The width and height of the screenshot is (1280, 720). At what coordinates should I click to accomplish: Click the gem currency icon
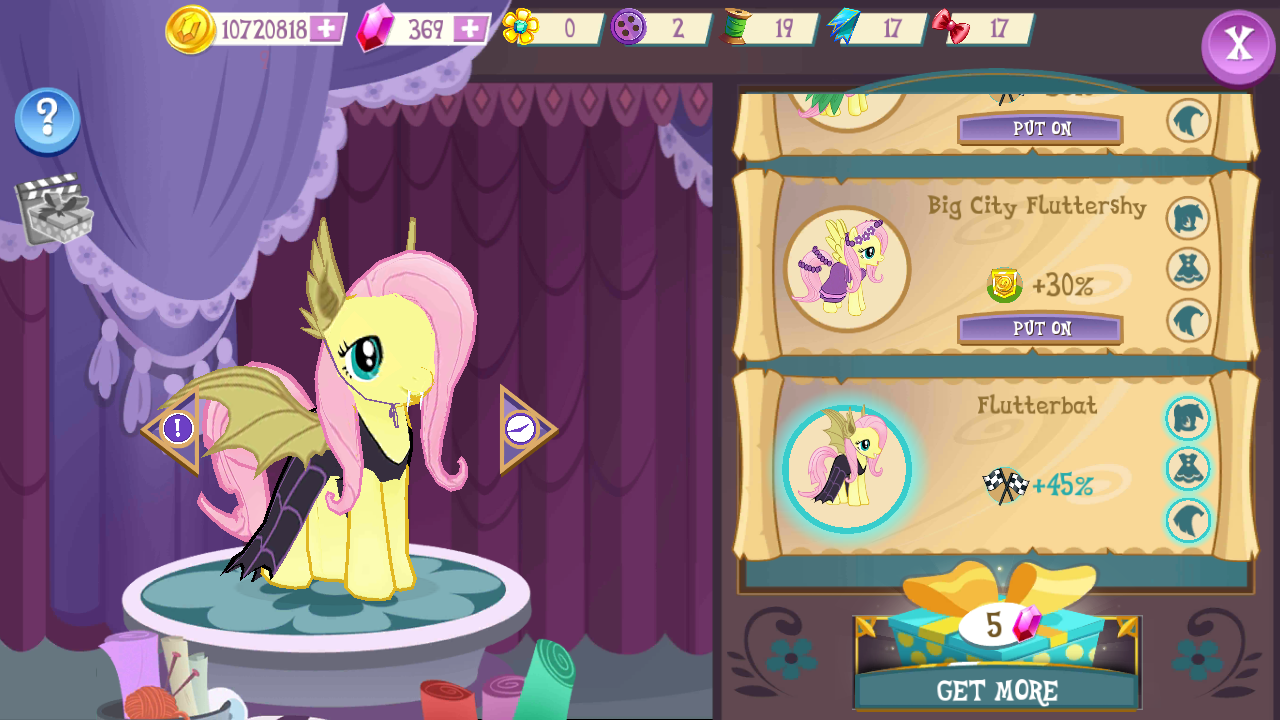click(x=371, y=28)
